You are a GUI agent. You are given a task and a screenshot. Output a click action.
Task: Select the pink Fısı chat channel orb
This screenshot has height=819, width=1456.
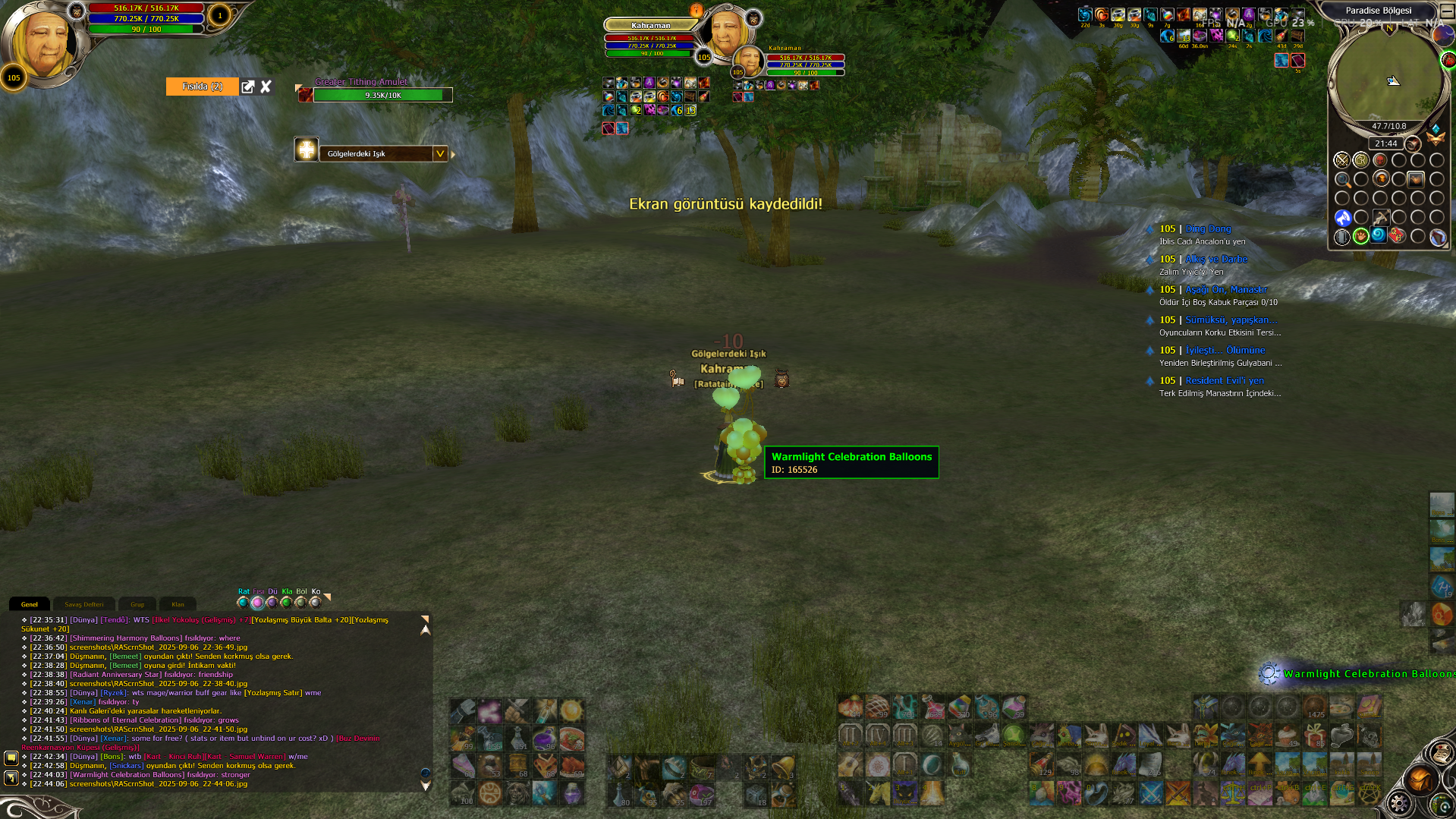257,603
